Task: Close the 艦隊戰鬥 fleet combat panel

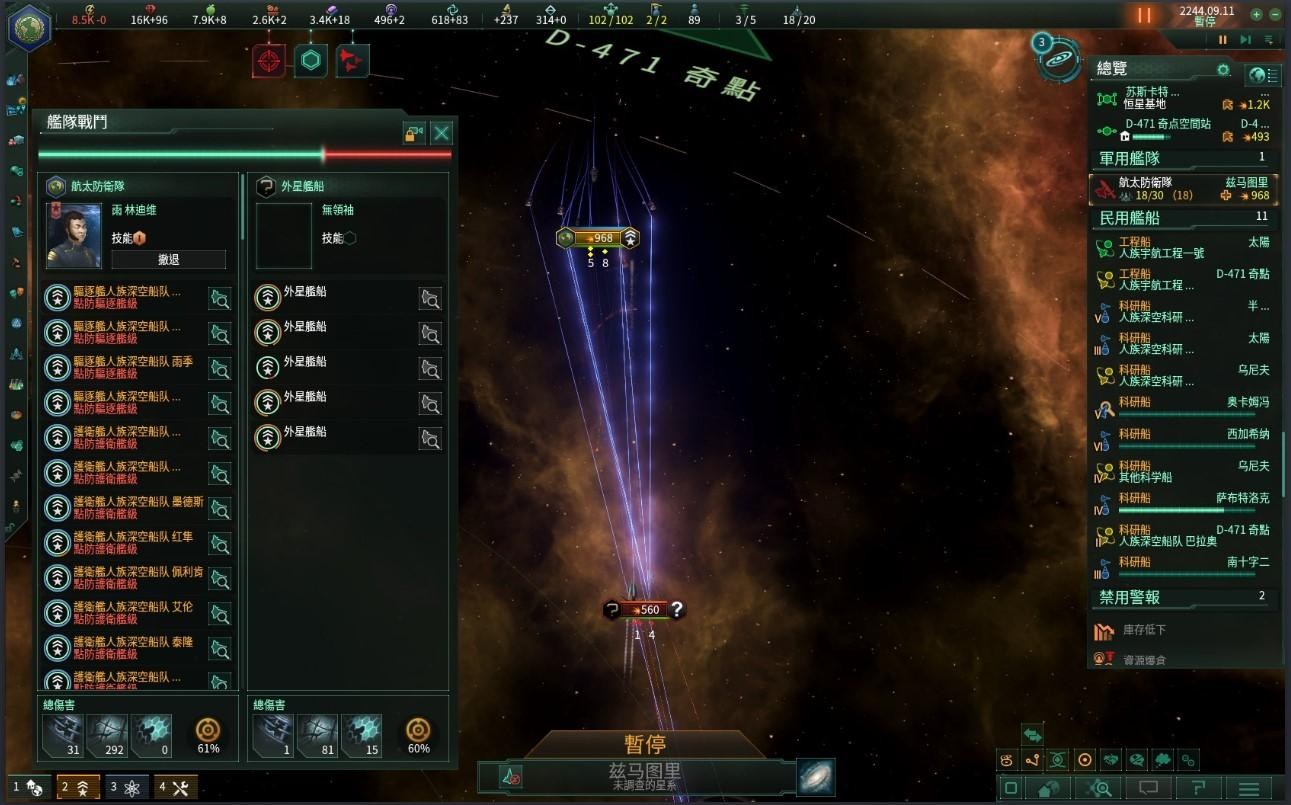Action: 441,133
